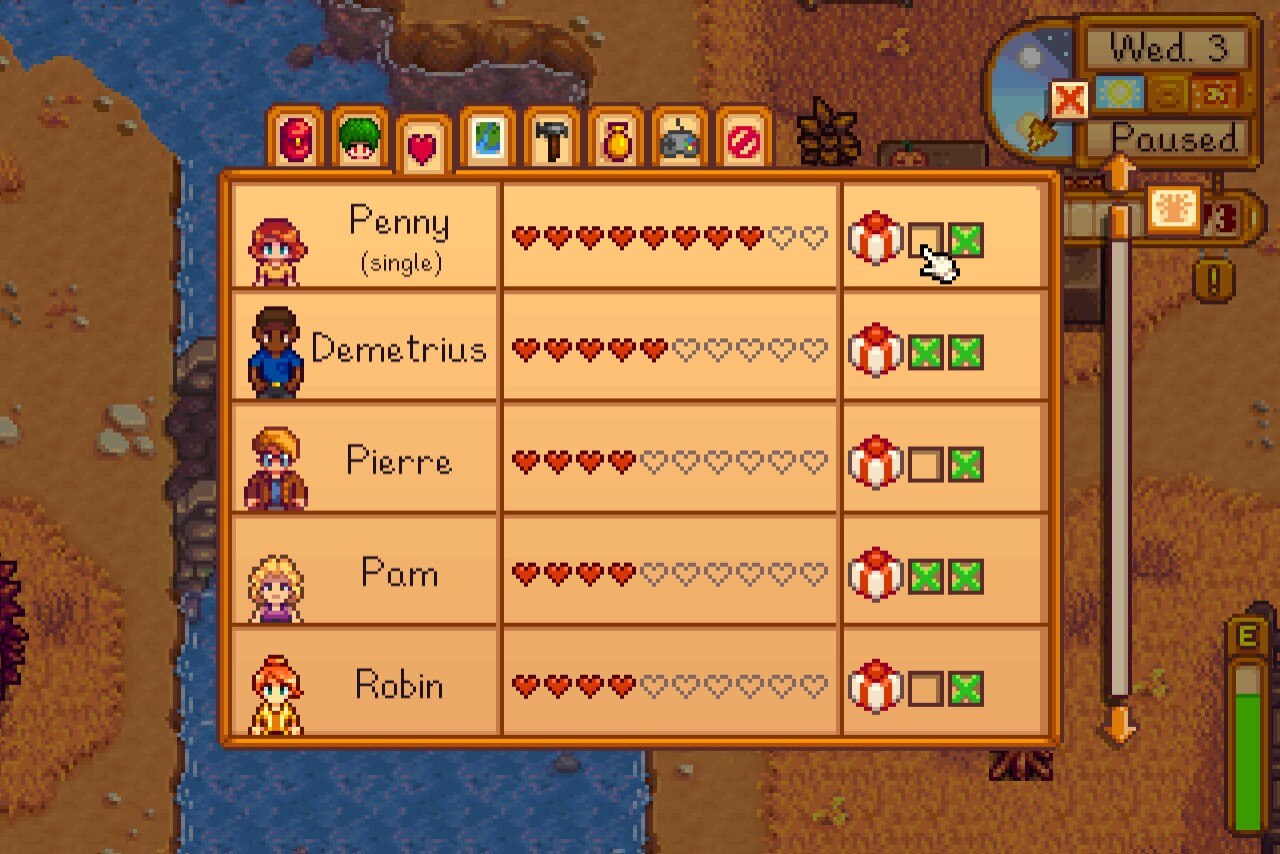Click the scroll up arrow
Screen dimensions: 1280x854
[1119, 173]
